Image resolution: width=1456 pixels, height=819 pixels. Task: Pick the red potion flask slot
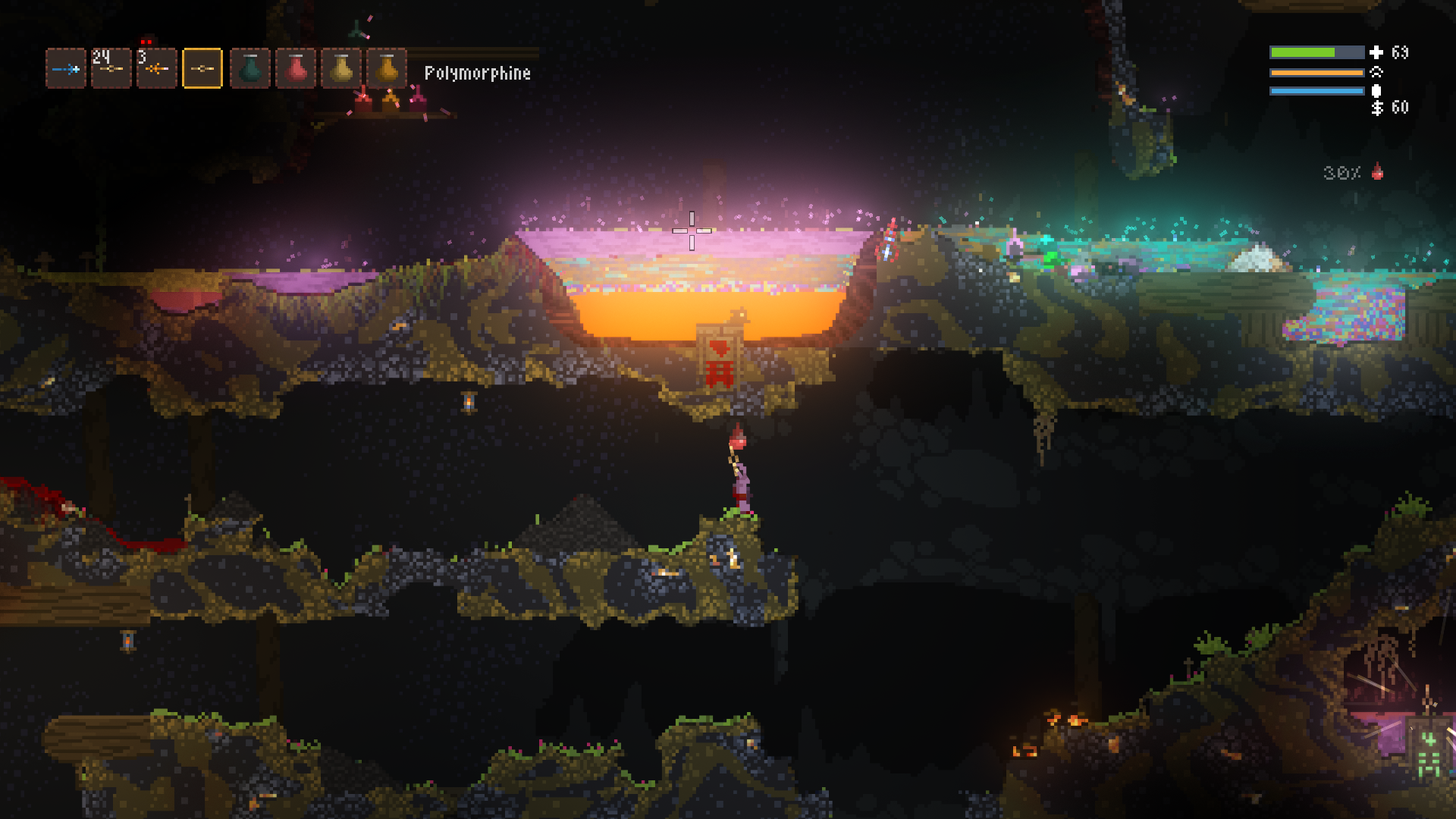(x=296, y=69)
